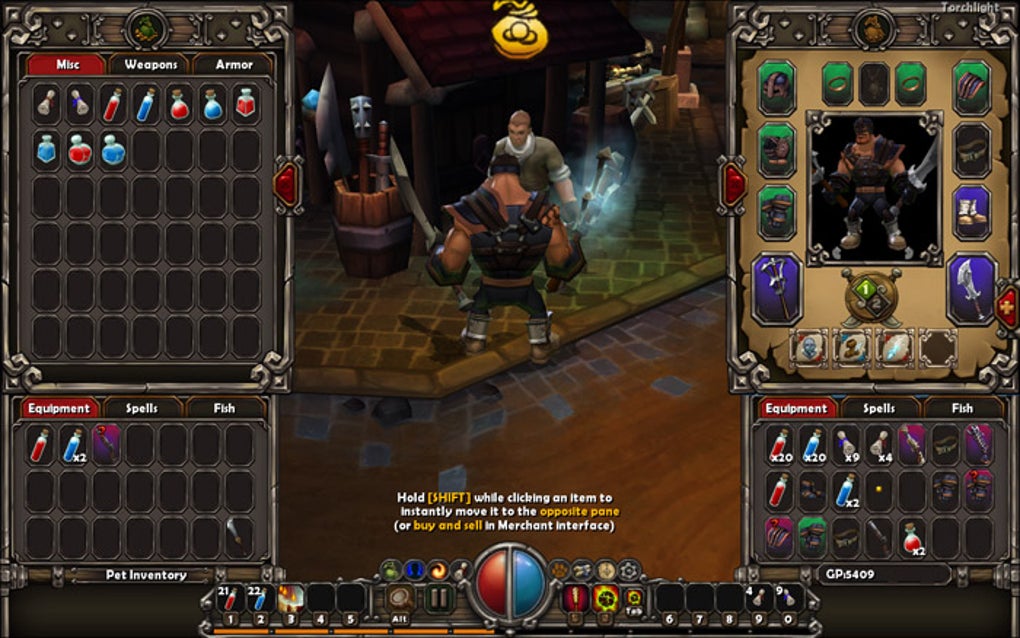Open the gear-shaped settings icon
This screenshot has height=638, width=1020.
pos(629,570)
